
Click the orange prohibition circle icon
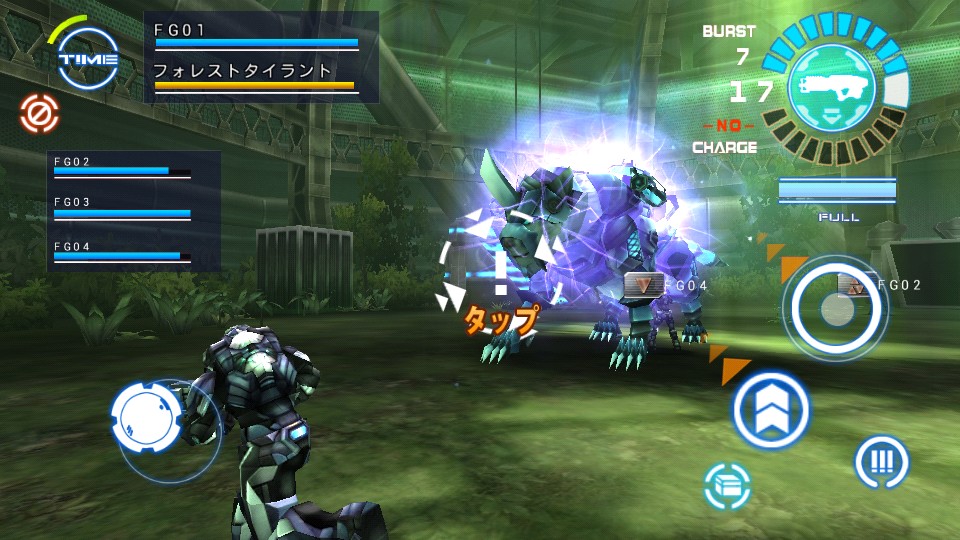coord(39,114)
